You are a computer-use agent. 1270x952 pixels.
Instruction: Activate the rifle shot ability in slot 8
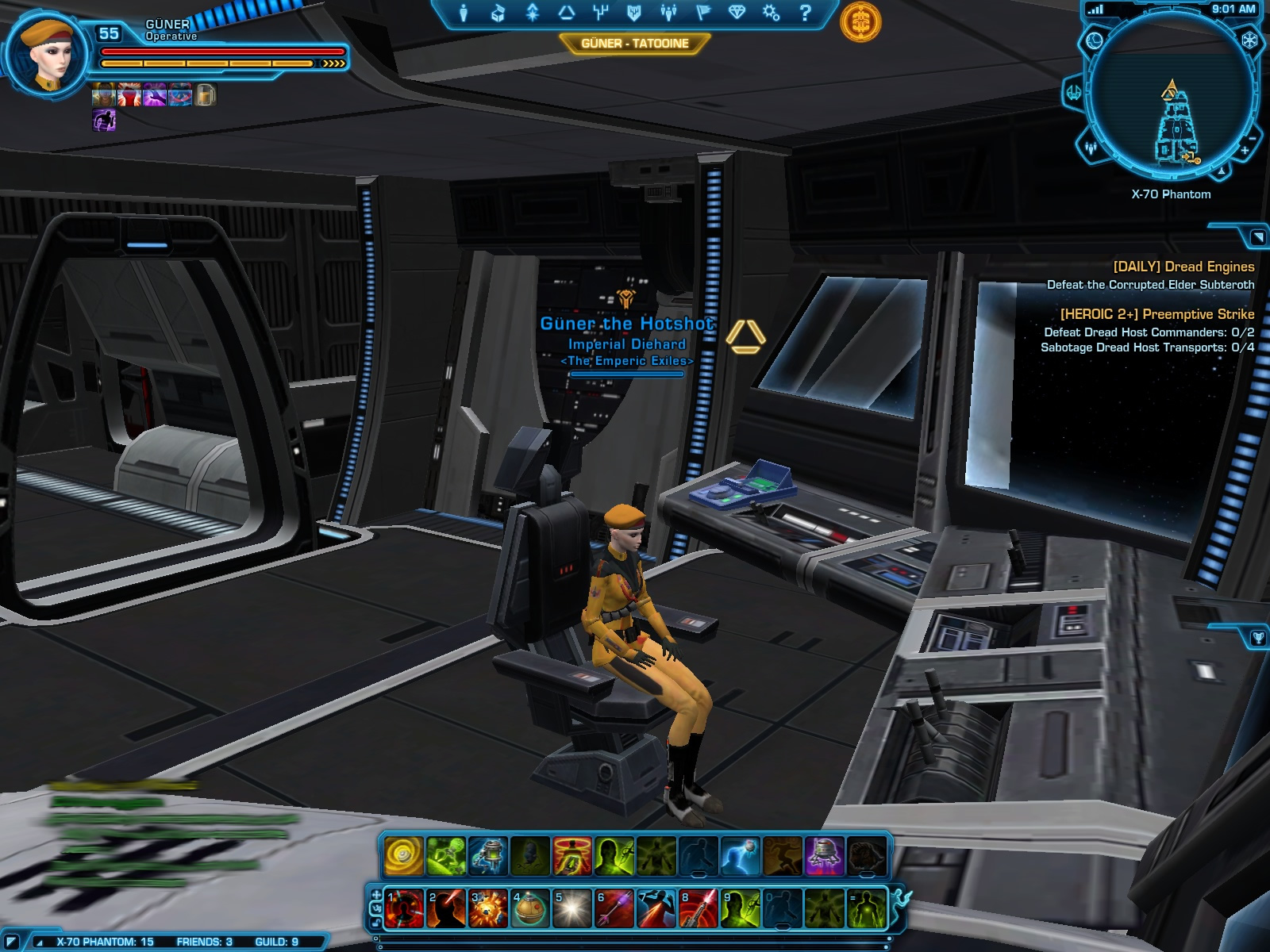point(698,908)
